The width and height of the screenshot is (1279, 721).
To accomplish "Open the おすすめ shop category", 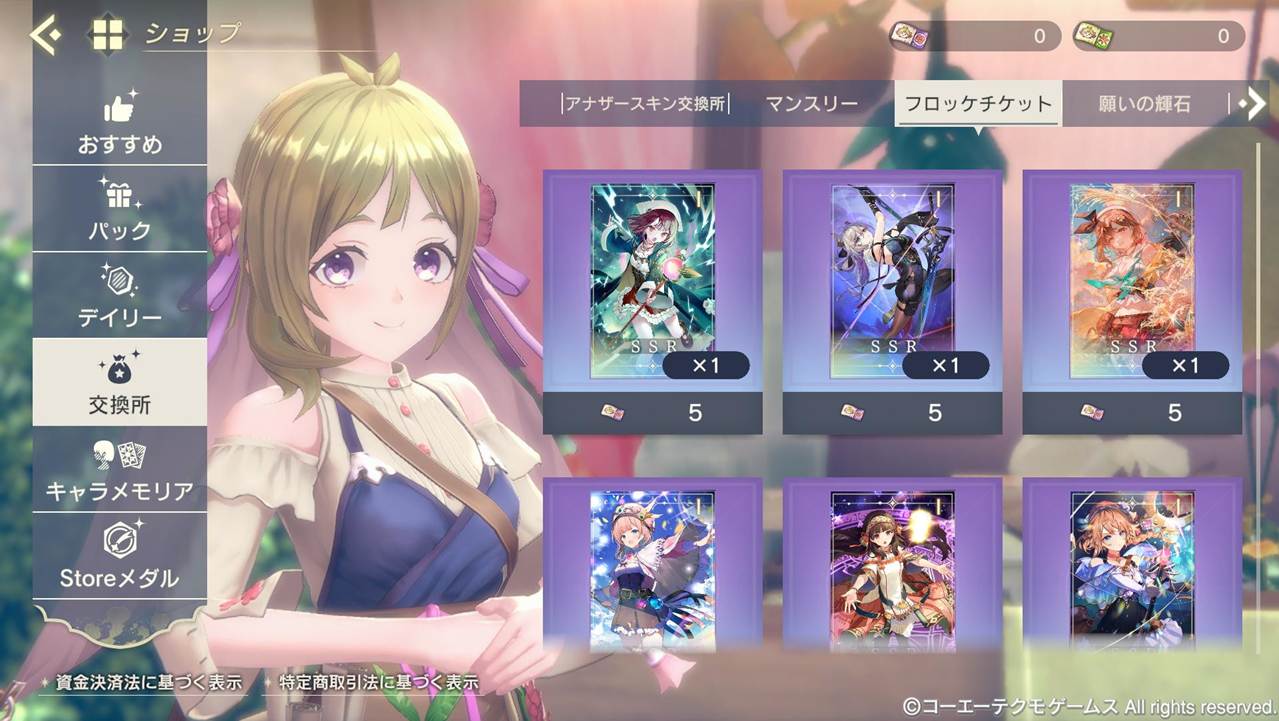I will 120,124.
